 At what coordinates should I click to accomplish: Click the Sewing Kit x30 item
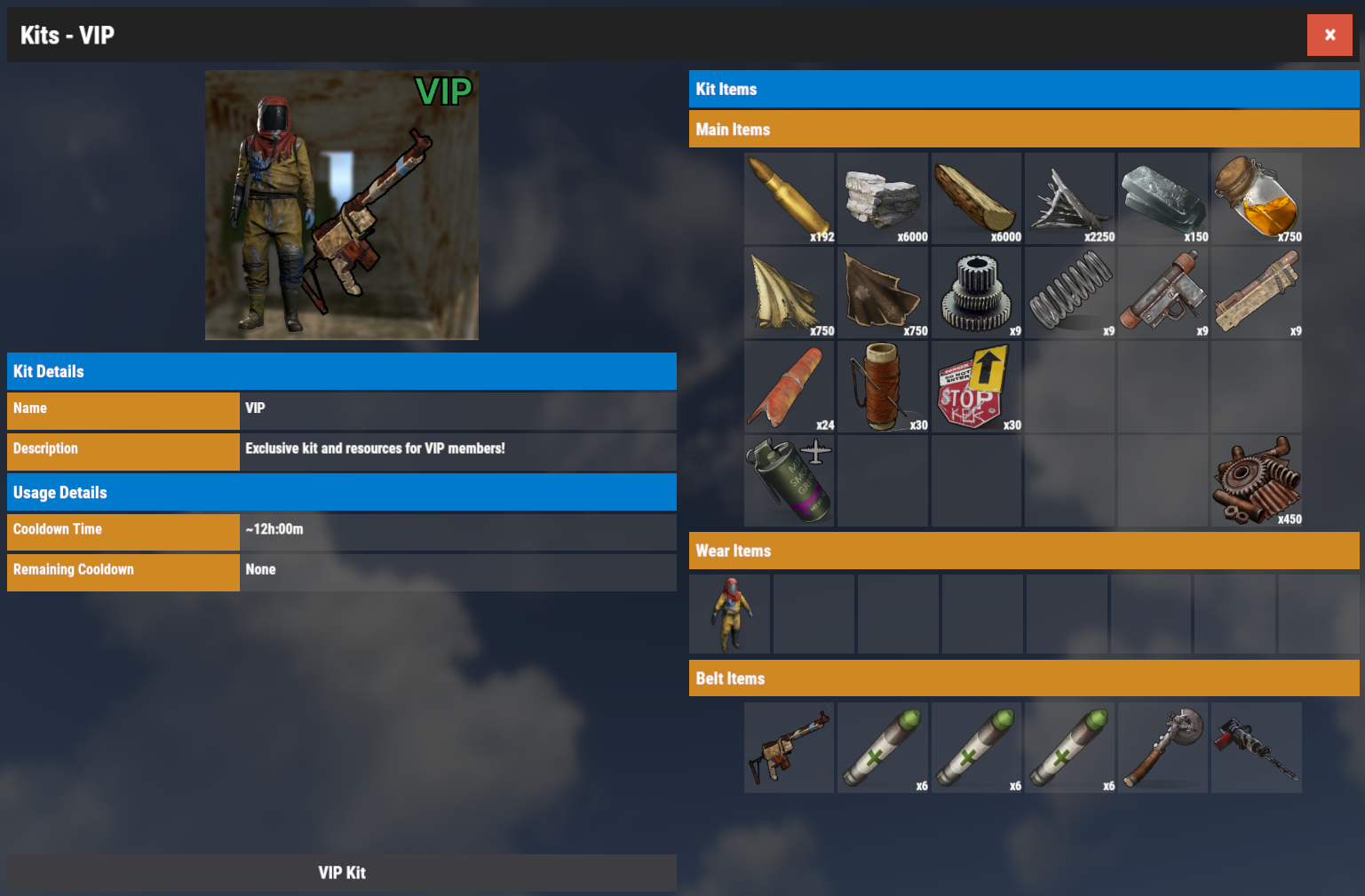pyautogui.click(x=883, y=386)
